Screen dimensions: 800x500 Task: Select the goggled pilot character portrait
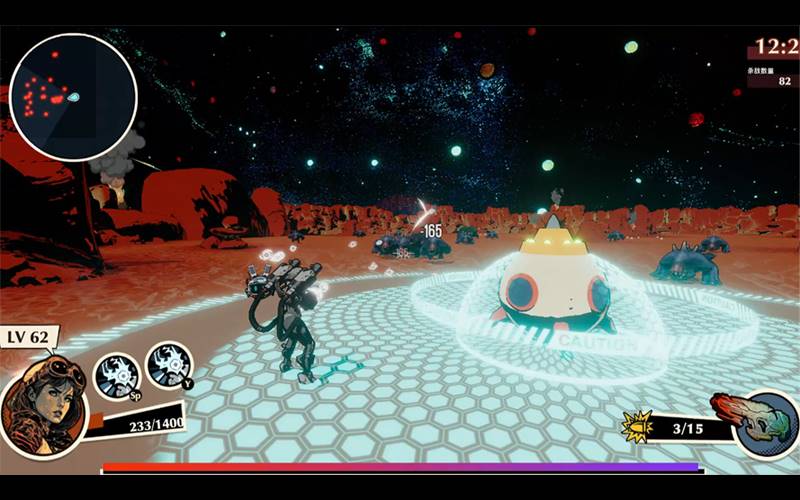(44, 406)
